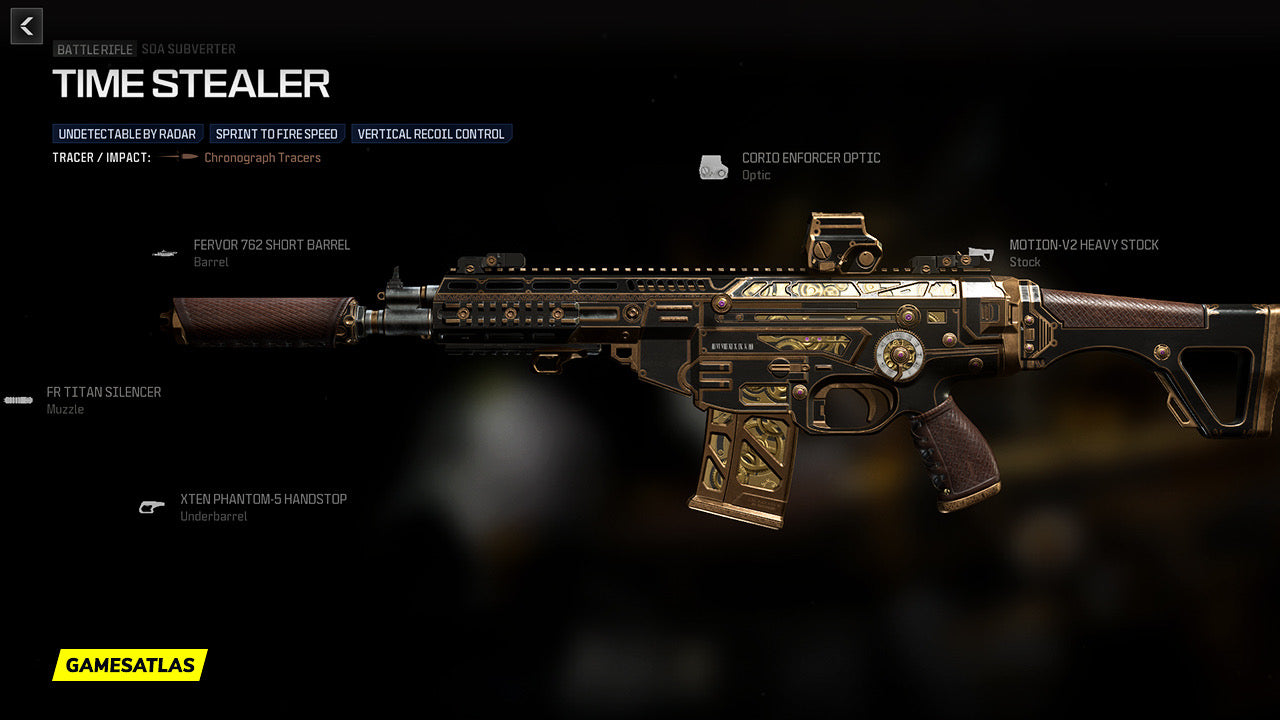Select the Corio Enforcer Optic attachment

point(810,158)
